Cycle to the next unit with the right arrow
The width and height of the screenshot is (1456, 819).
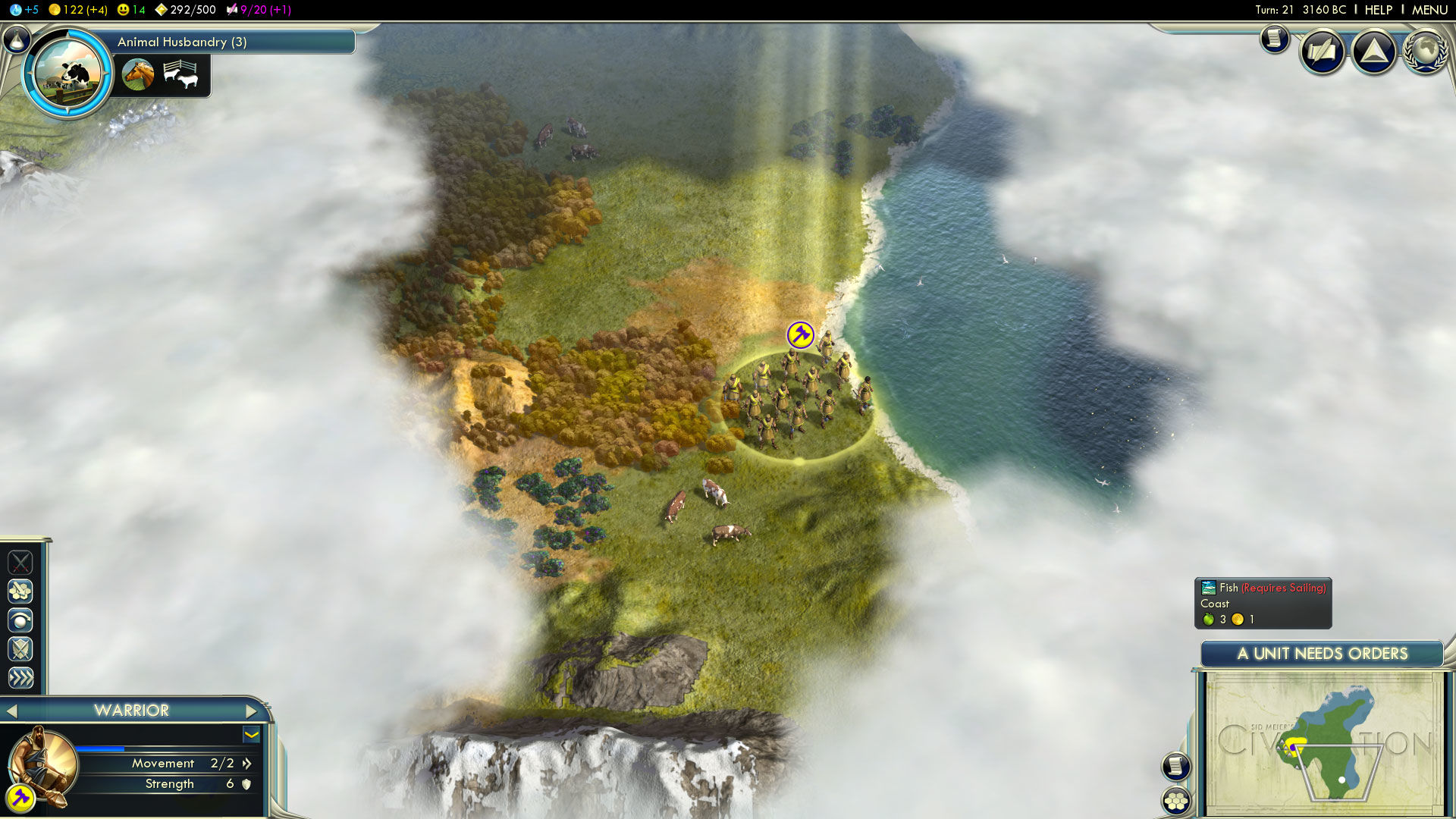[253, 711]
